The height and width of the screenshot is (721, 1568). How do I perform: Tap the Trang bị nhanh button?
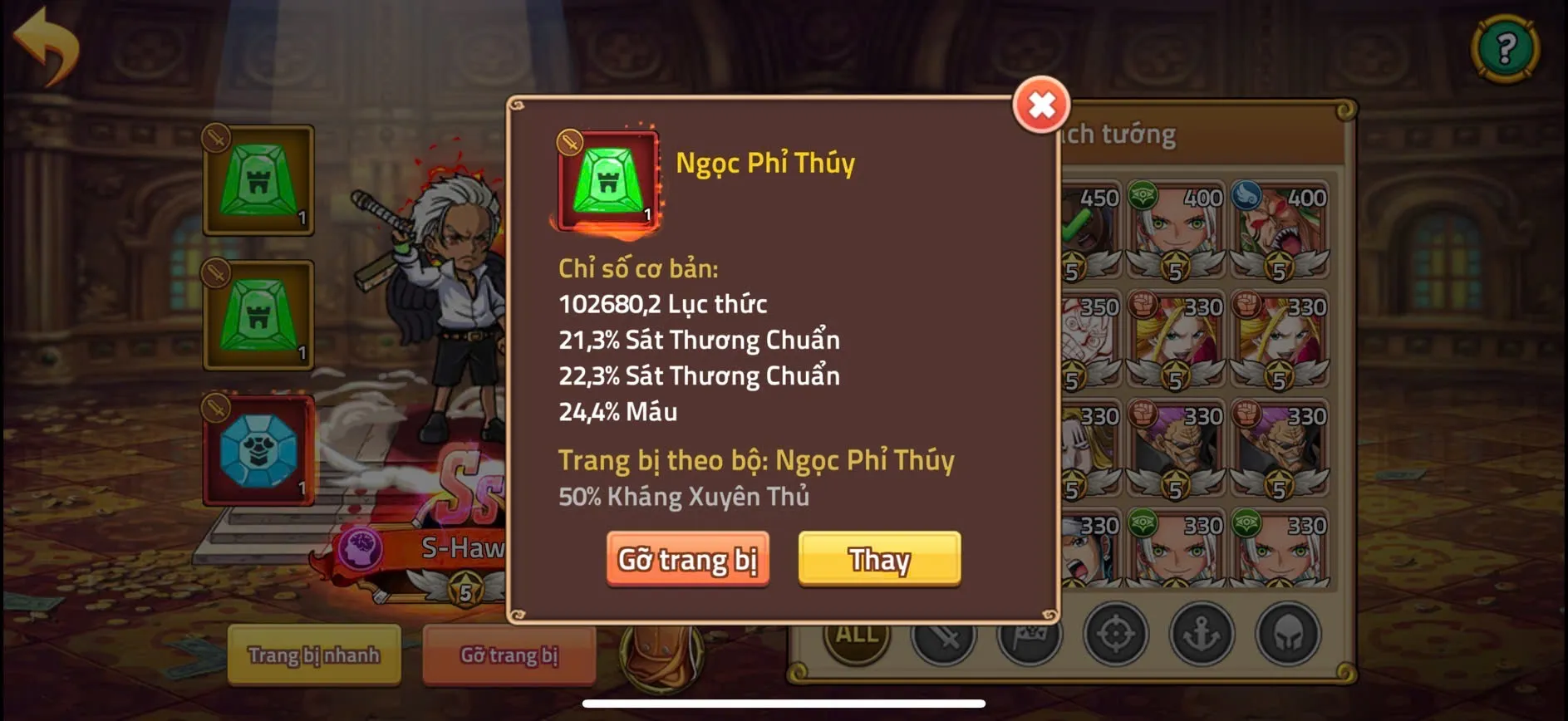pyautogui.click(x=313, y=655)
